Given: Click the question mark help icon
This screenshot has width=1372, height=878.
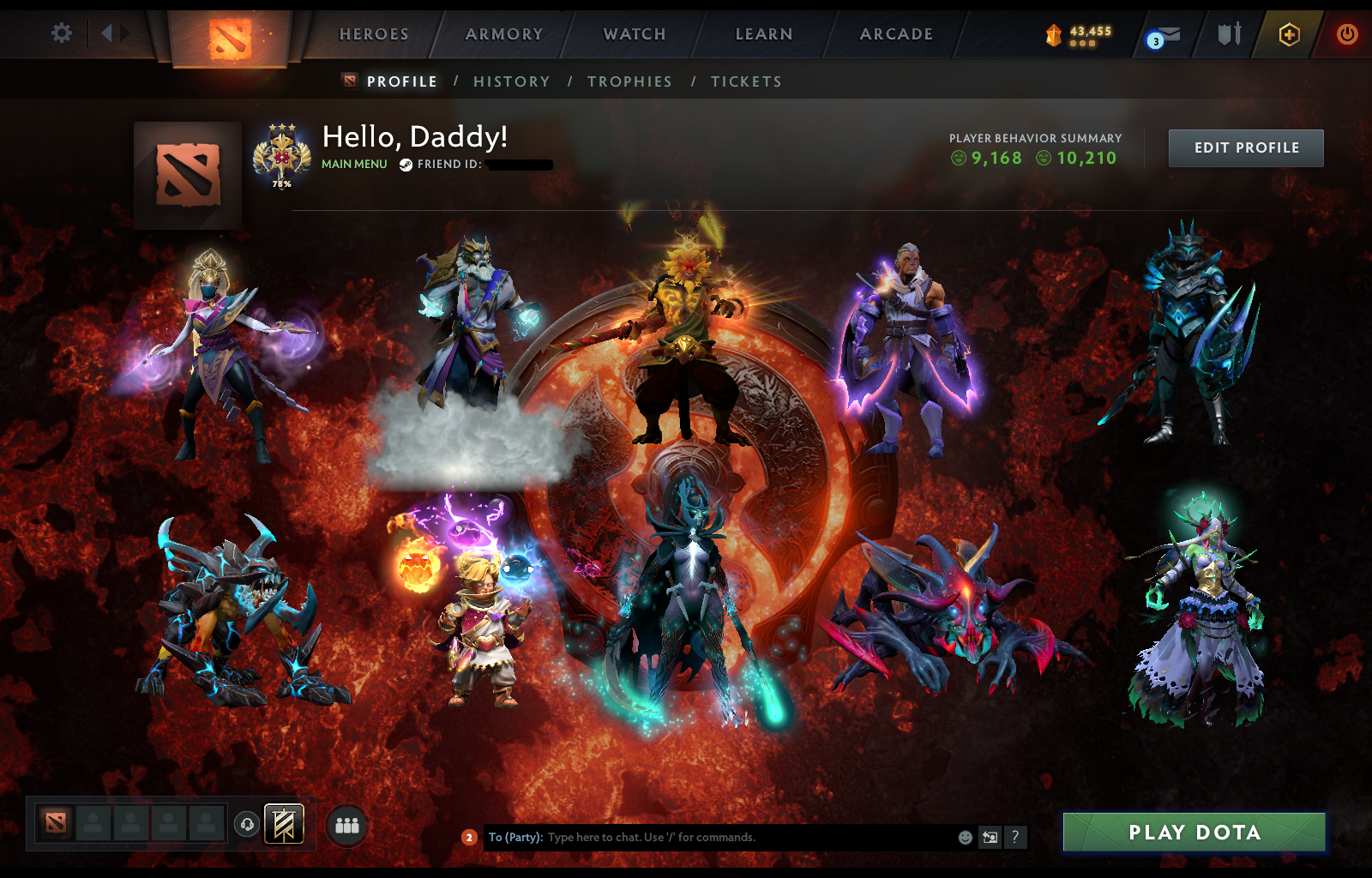Looking at the screenshot, I should pyautogui.click(x=1017, y=838).
